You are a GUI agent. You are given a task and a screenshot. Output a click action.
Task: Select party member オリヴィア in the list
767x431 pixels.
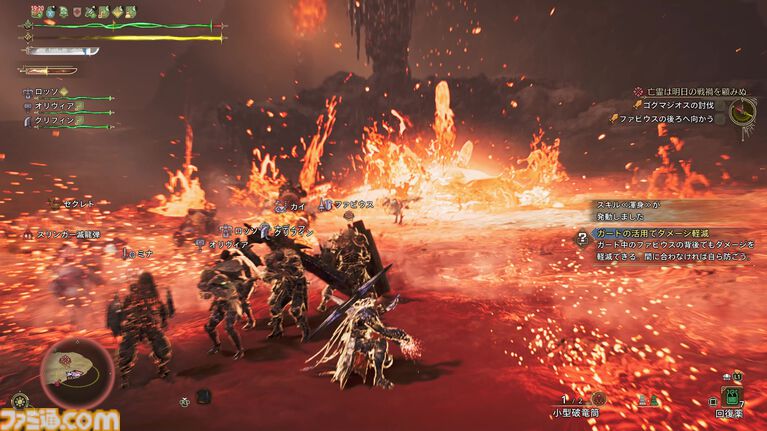pyautogui.click(x=52, y=105)
